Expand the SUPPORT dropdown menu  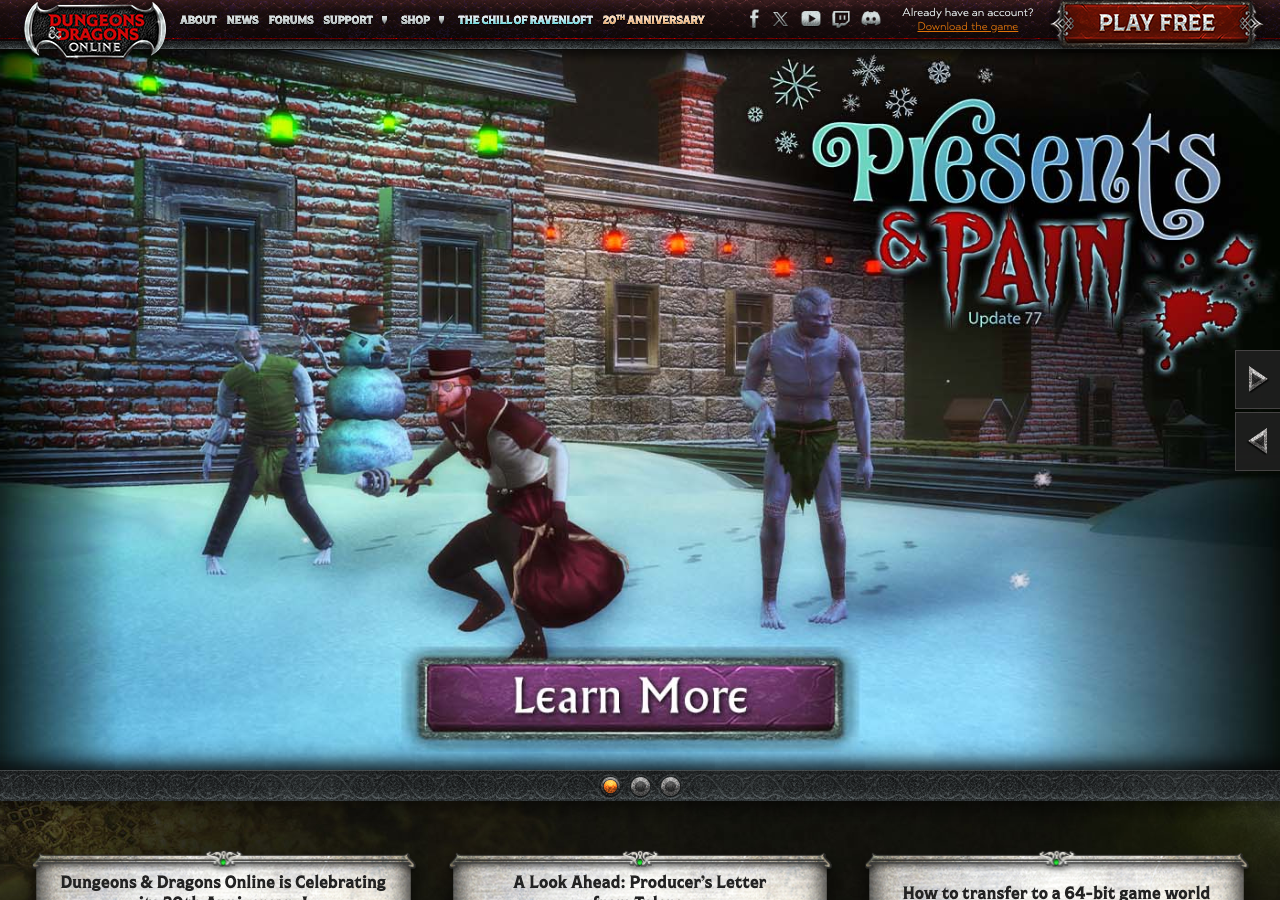[348, 19]
